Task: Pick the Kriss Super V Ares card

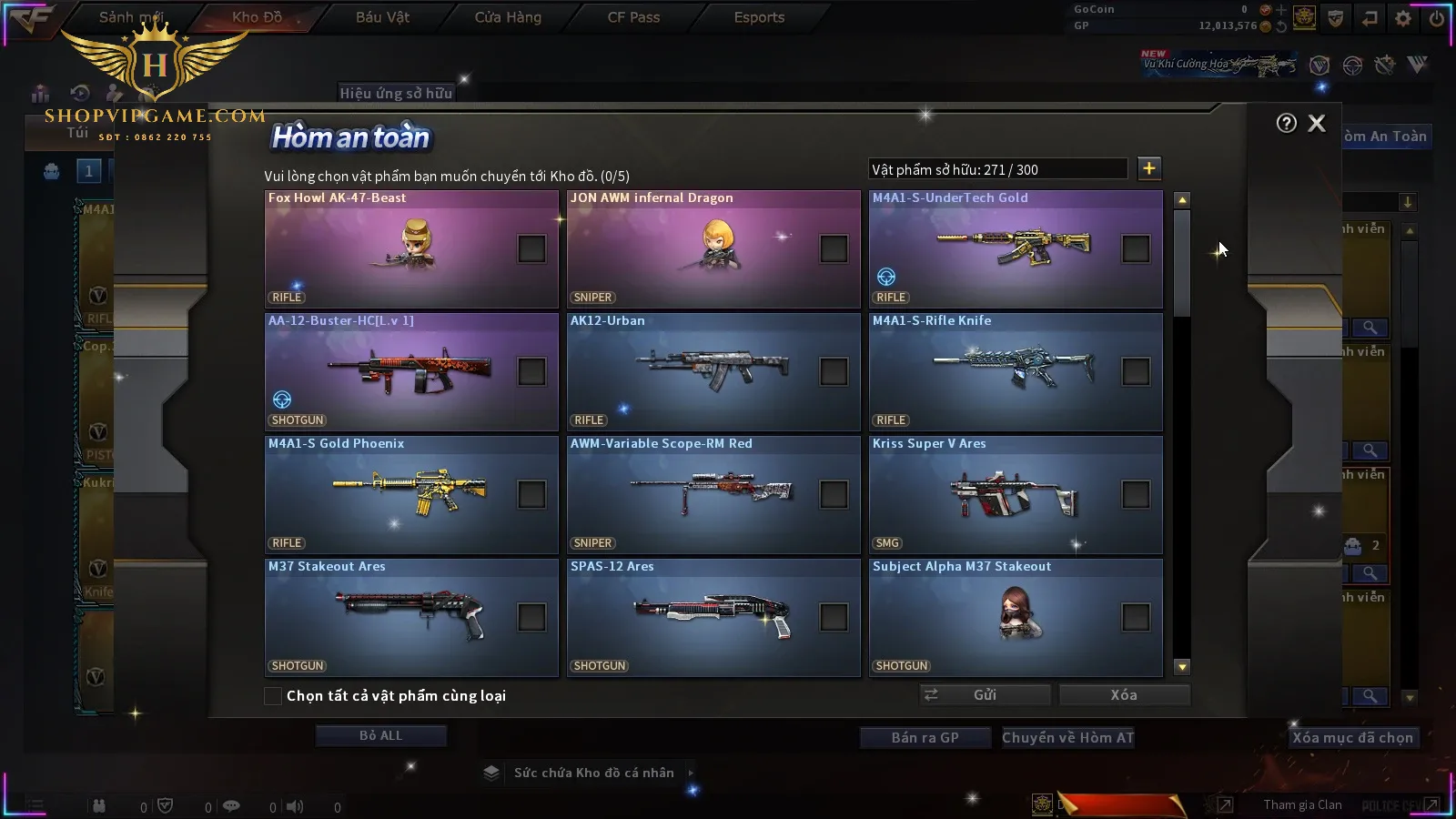Action: [1016, 495]
